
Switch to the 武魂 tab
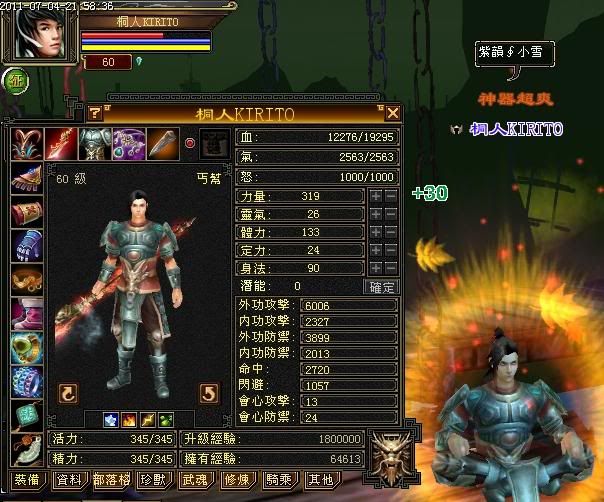[194, 480]
